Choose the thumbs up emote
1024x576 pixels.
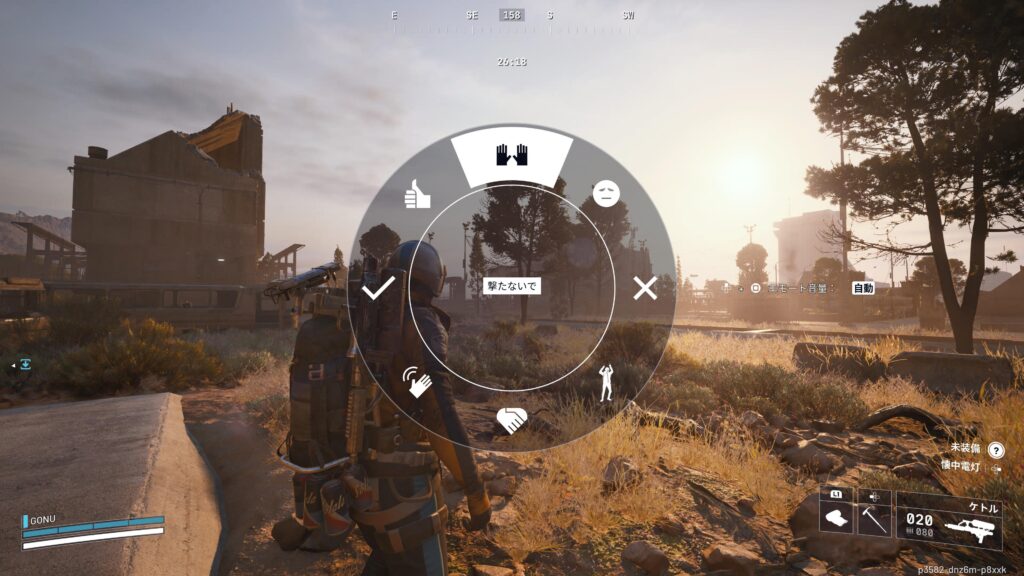(x=417, y=194)
